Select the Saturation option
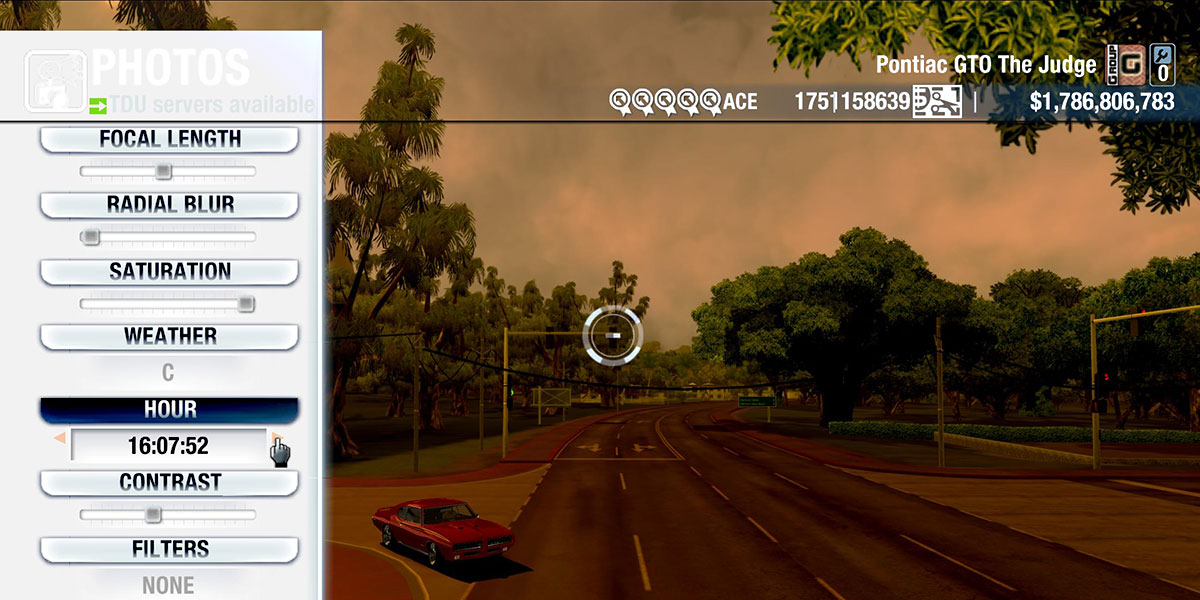The image size is (1200, 600). pyautogui.click(x=169, y=271)
